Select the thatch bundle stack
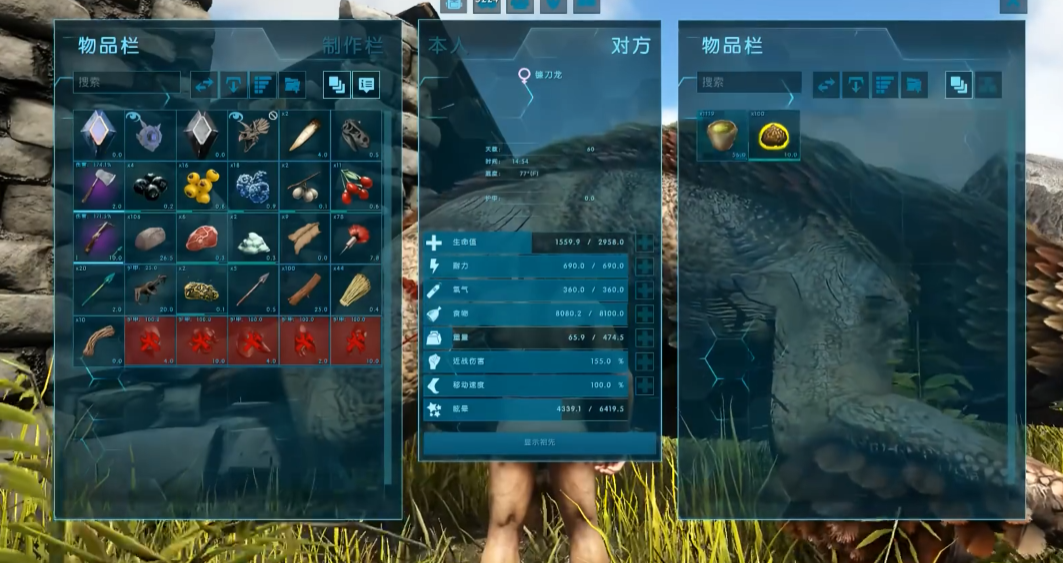The image size is (1063, 563). coord(356,290)
